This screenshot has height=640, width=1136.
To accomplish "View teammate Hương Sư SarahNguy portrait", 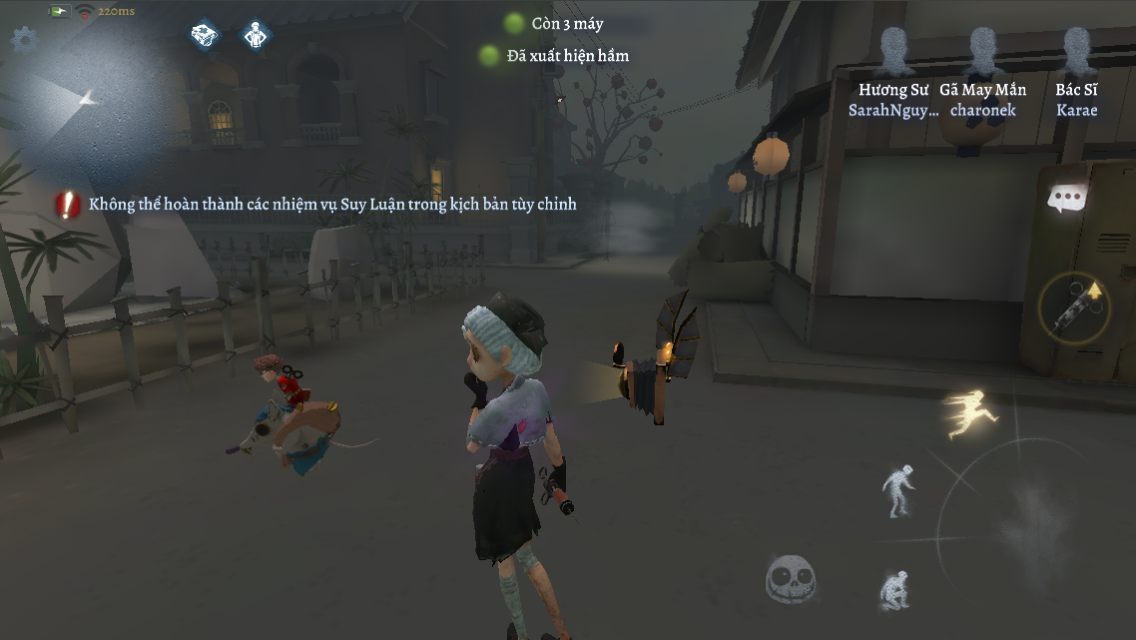I will [x=894, y=52].
